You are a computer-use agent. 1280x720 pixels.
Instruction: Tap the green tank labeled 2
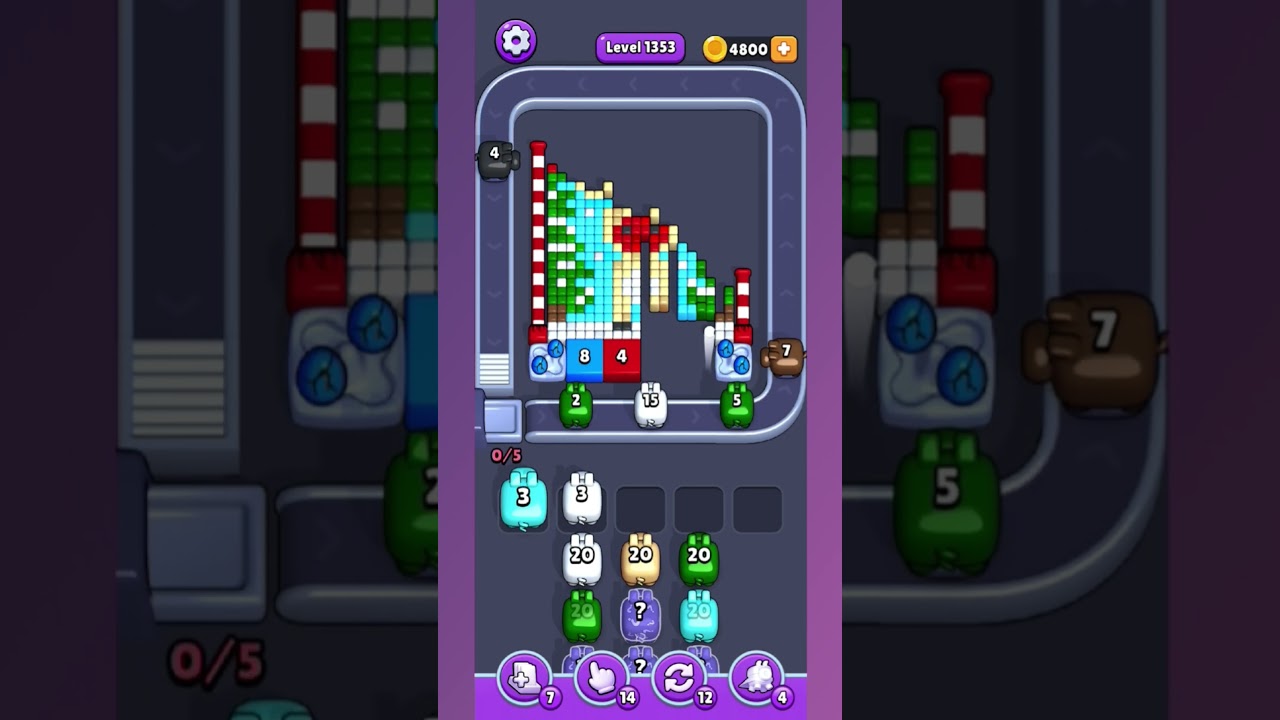pos(575,404)
